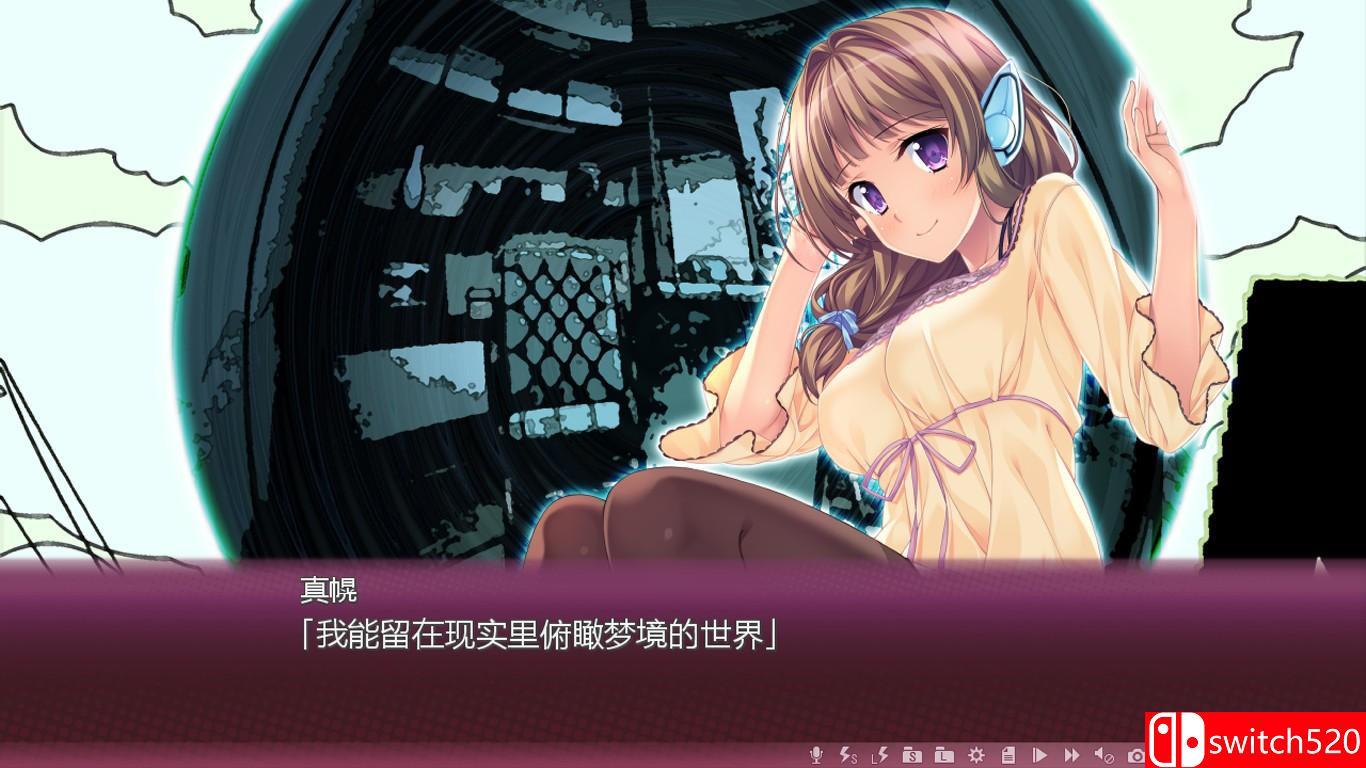This screenshot has height=768, width=1366.
Task: Capture a screenshot with the camera icon
Action: [1136, 755]
